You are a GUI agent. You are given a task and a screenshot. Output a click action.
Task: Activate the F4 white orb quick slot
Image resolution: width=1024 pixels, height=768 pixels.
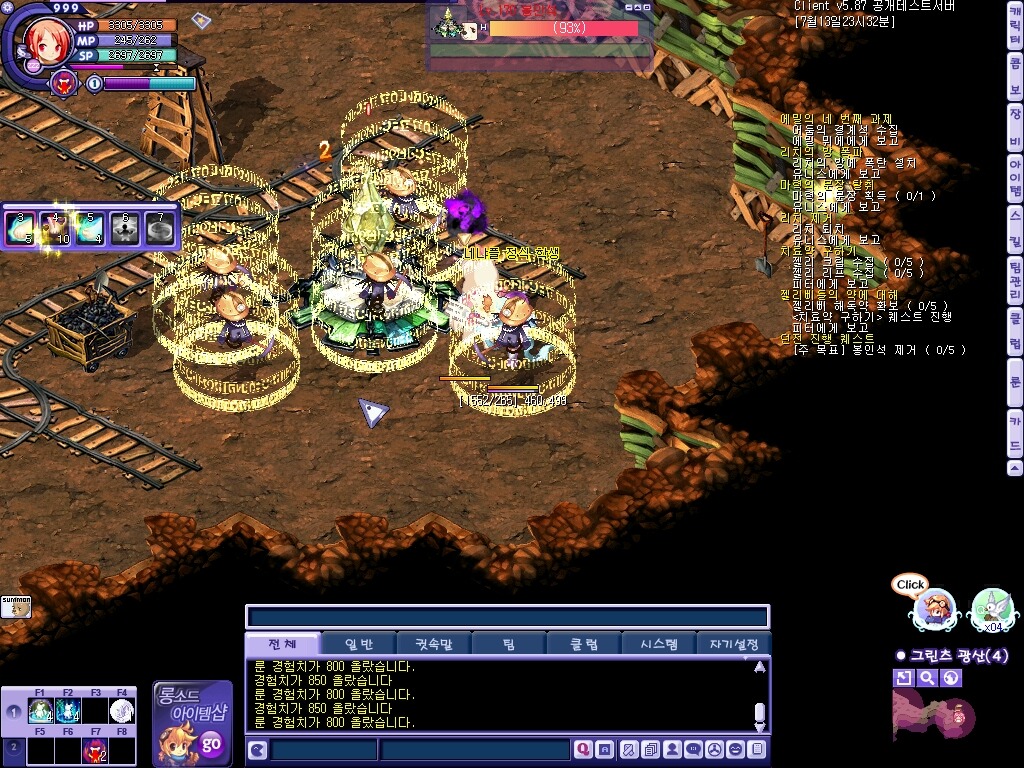pos(122,710)
